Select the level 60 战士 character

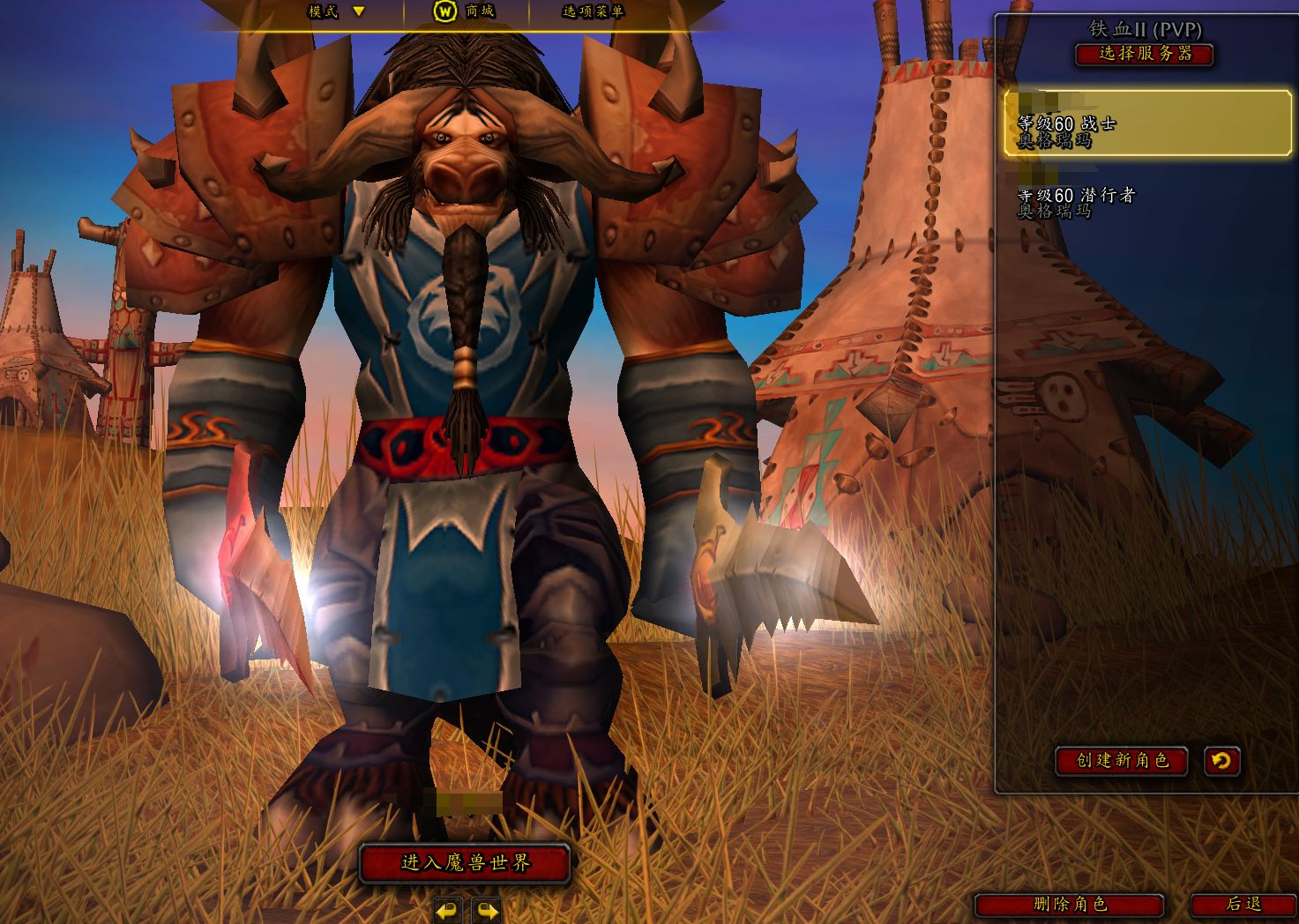point(1146,123)
